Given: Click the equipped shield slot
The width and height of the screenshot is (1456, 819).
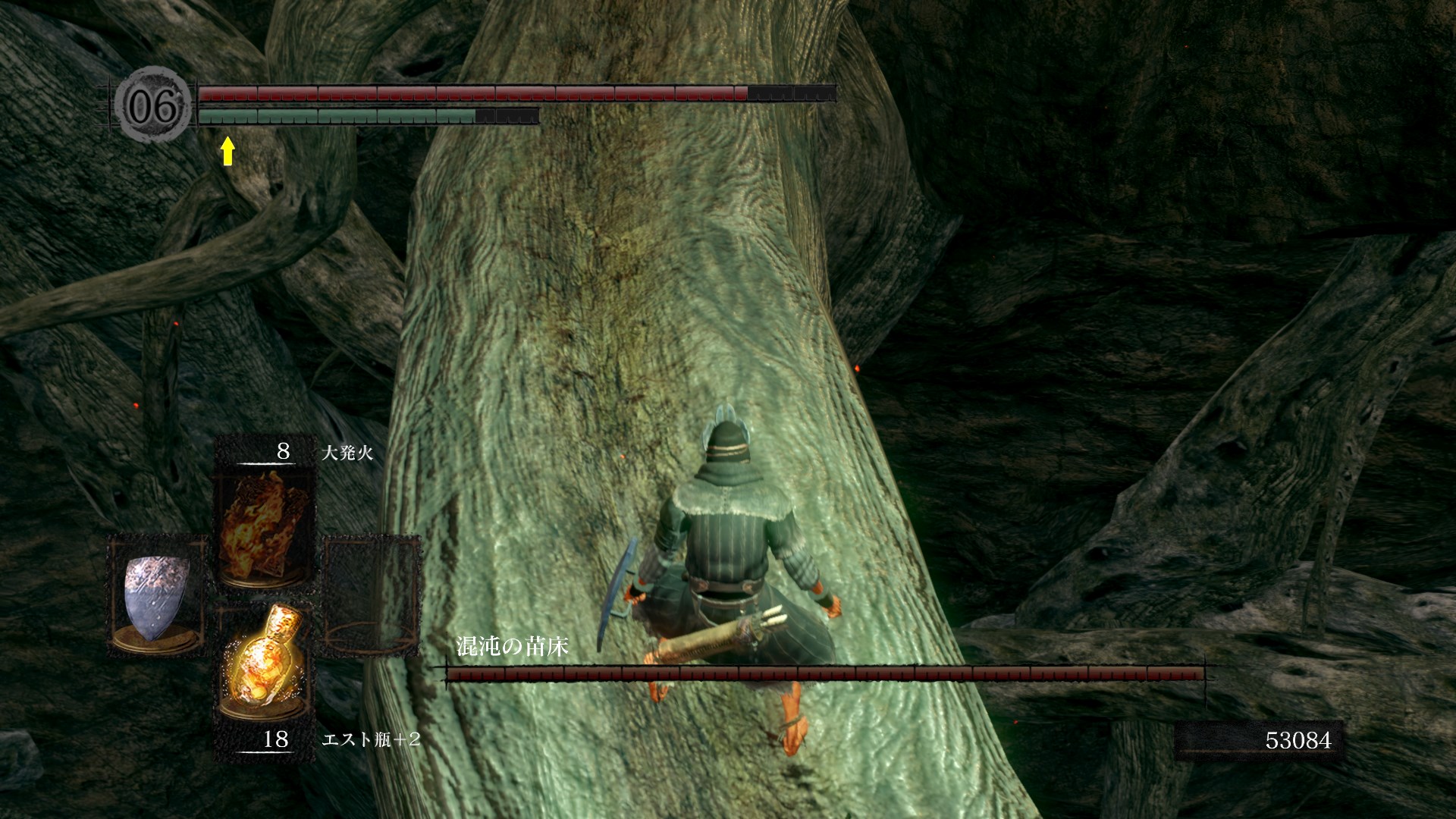Looking at the screenshot, I should 158,595.
